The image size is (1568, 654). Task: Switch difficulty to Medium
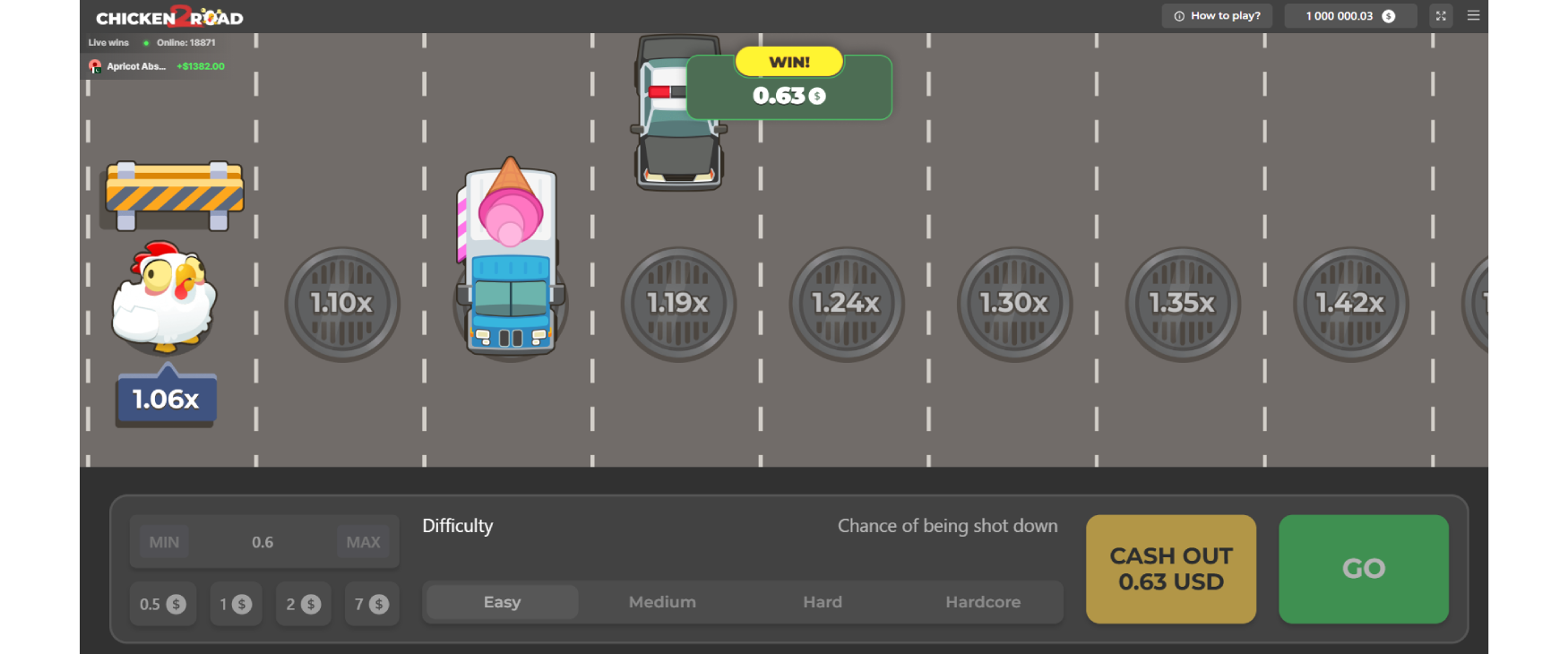point(662,602)
